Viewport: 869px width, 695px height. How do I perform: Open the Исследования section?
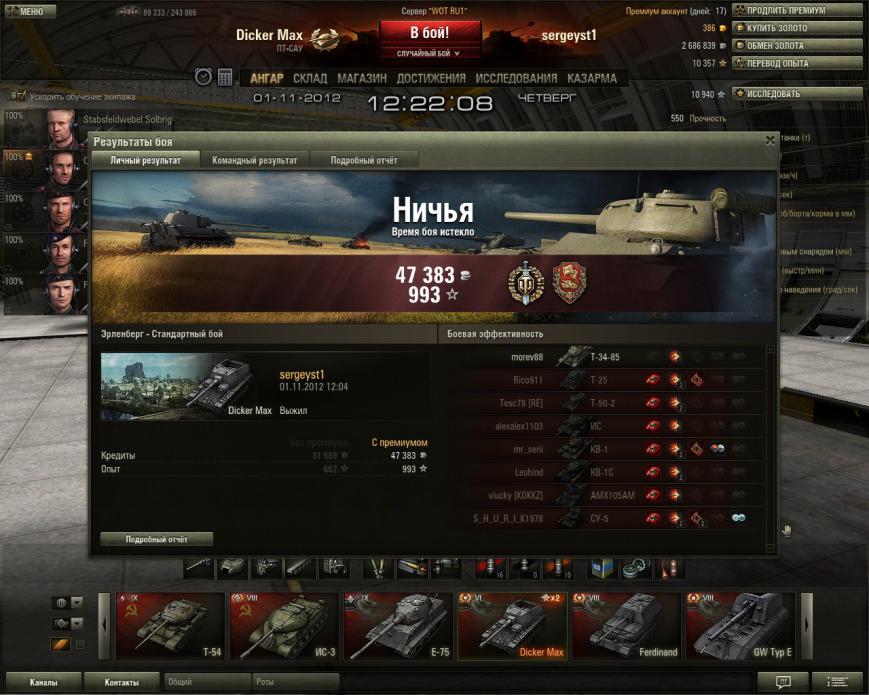[516, 78]
